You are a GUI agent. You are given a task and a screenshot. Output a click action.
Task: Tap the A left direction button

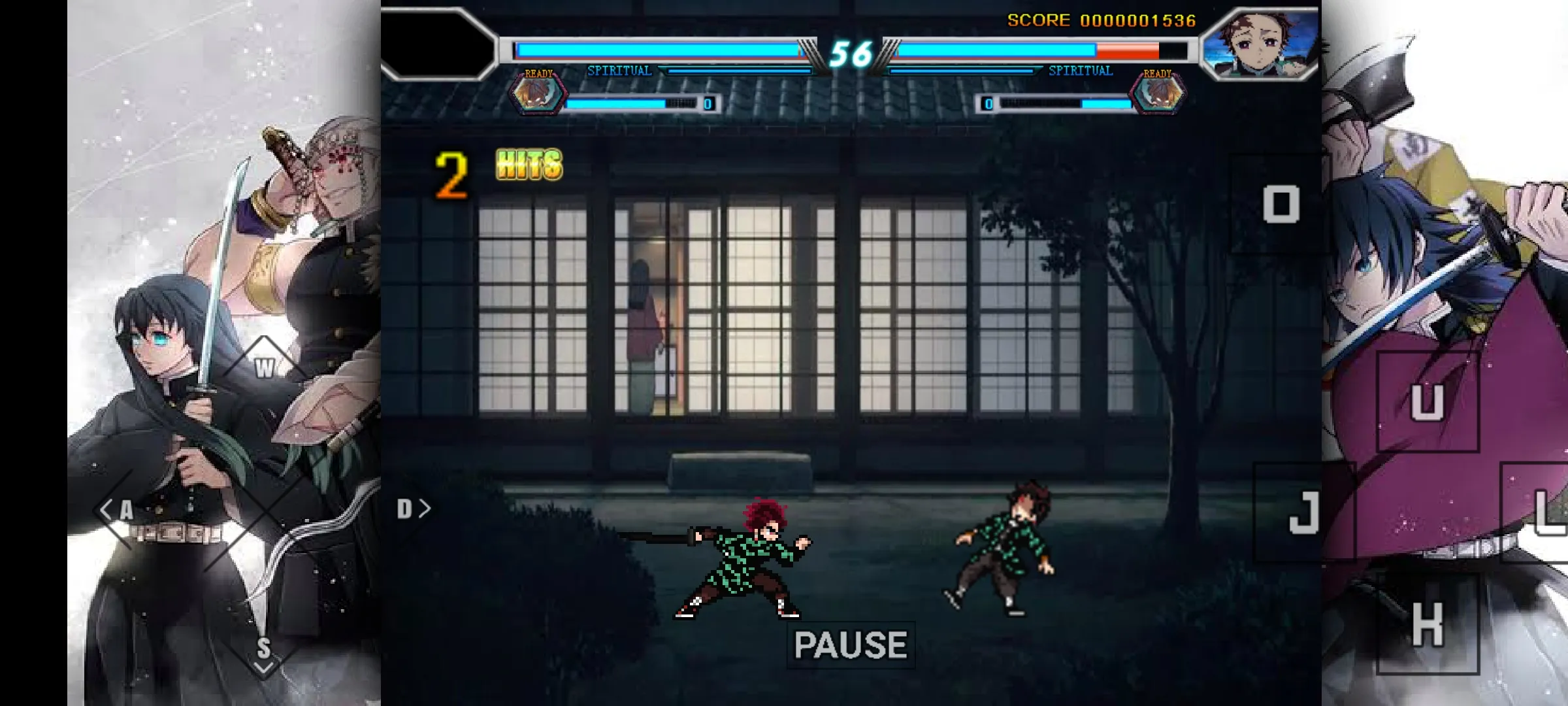pyautogui.click(x=119, y=510)
